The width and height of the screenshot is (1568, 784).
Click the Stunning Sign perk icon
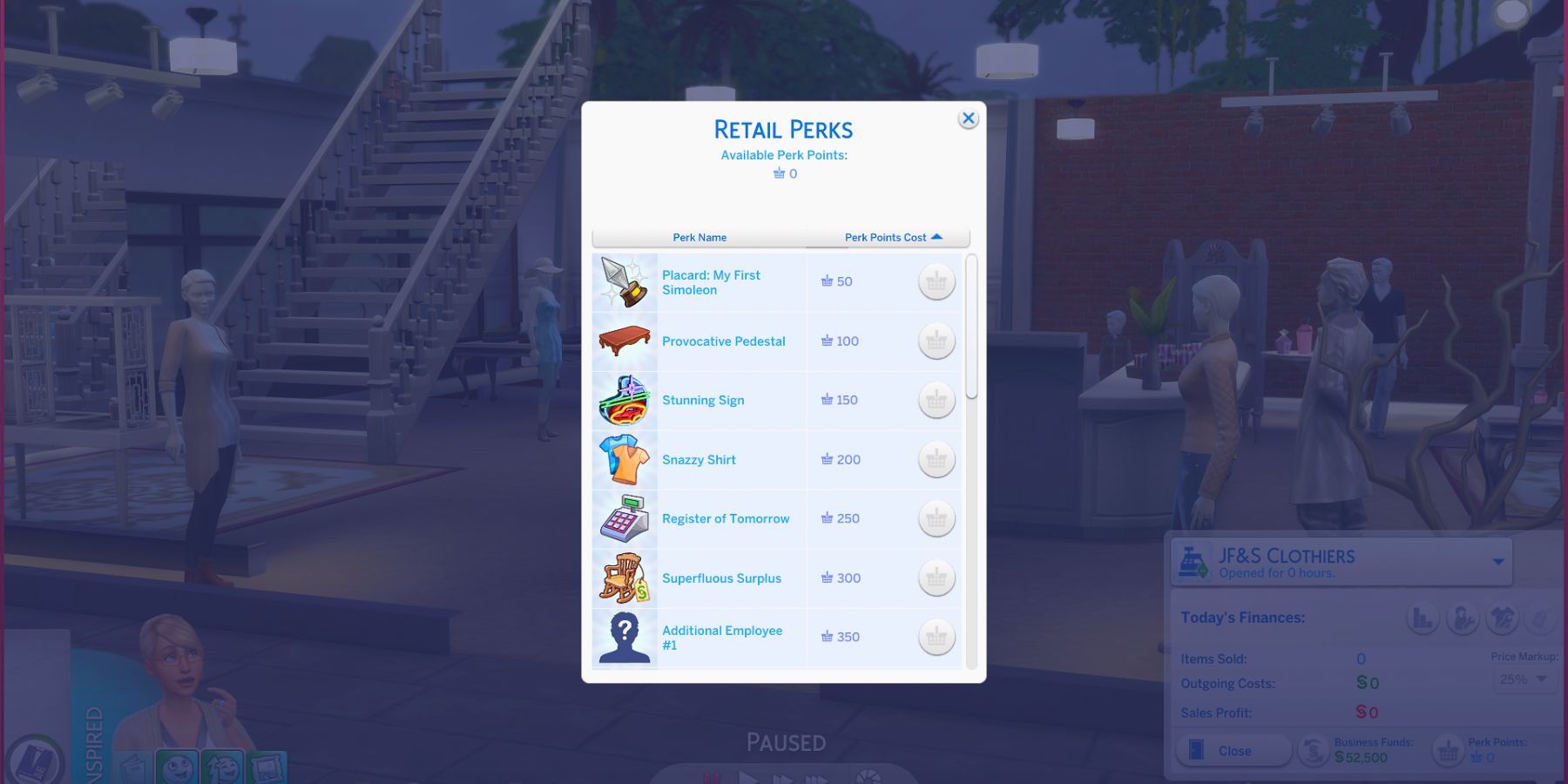pos(623,400)
